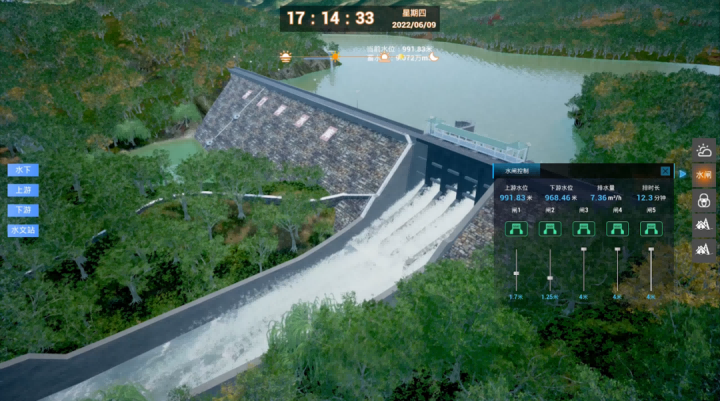Select the orange 水闸 sidebar button
This screenshot has height=401, width=720.
tap(704, 175)
